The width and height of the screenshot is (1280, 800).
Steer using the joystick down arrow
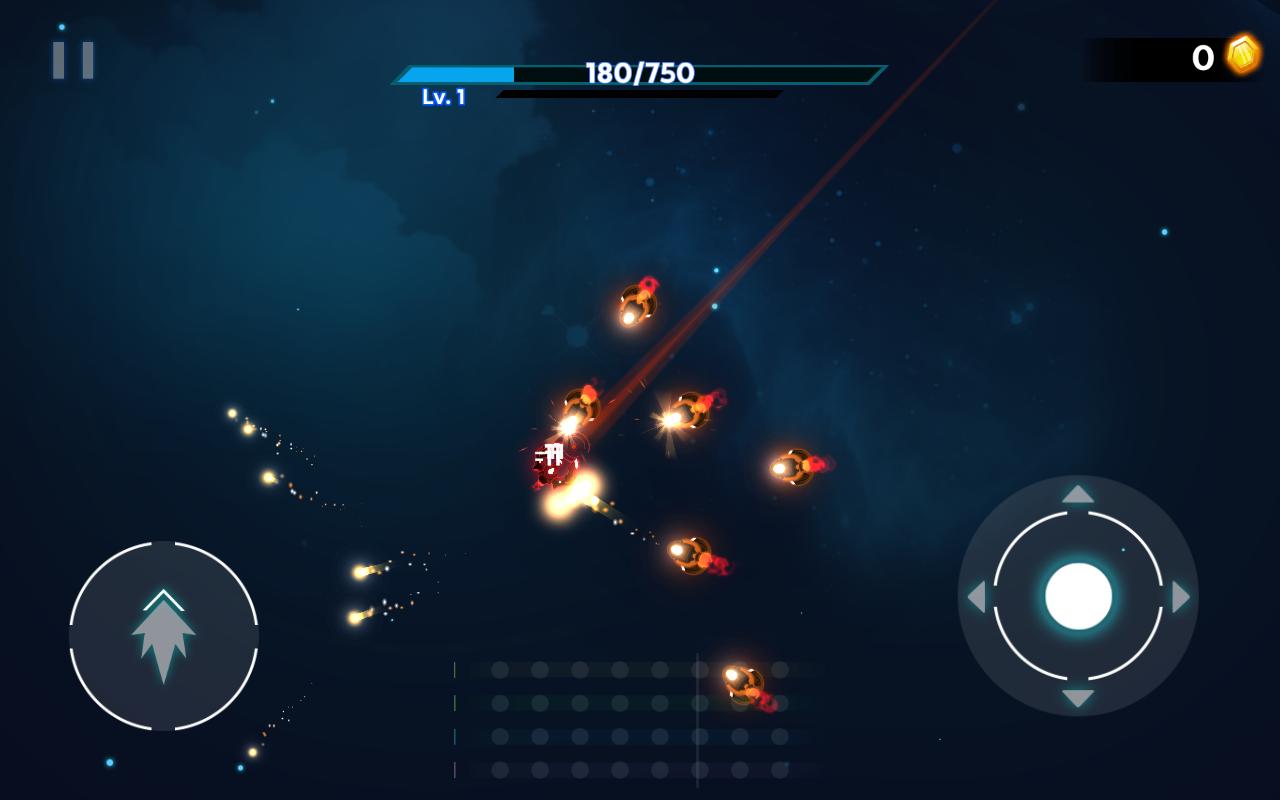pyautogui.click(x=1078, y=698)
